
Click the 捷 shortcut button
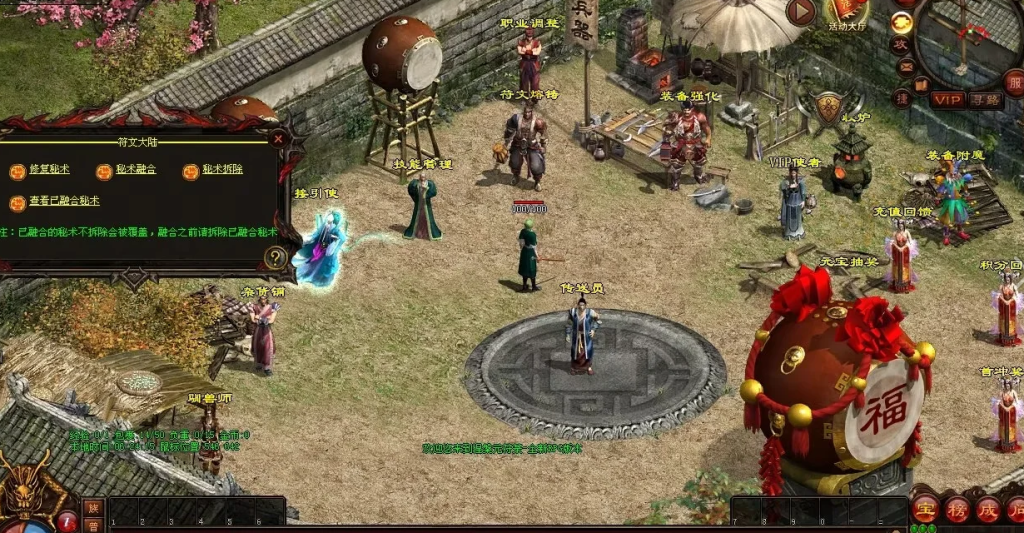[x=902, y=97]
